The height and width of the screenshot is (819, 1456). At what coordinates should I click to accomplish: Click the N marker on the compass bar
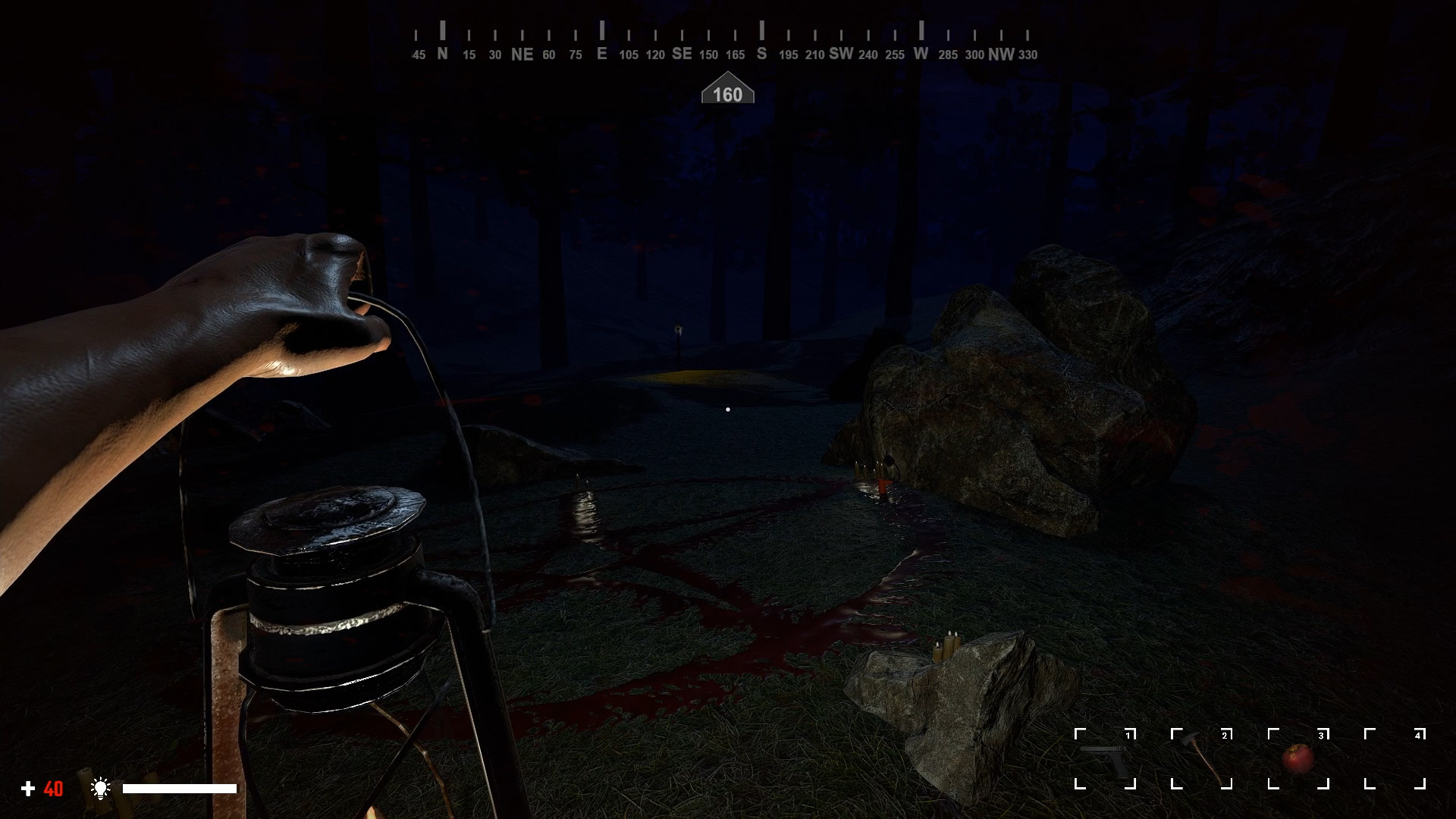[442, 54]
